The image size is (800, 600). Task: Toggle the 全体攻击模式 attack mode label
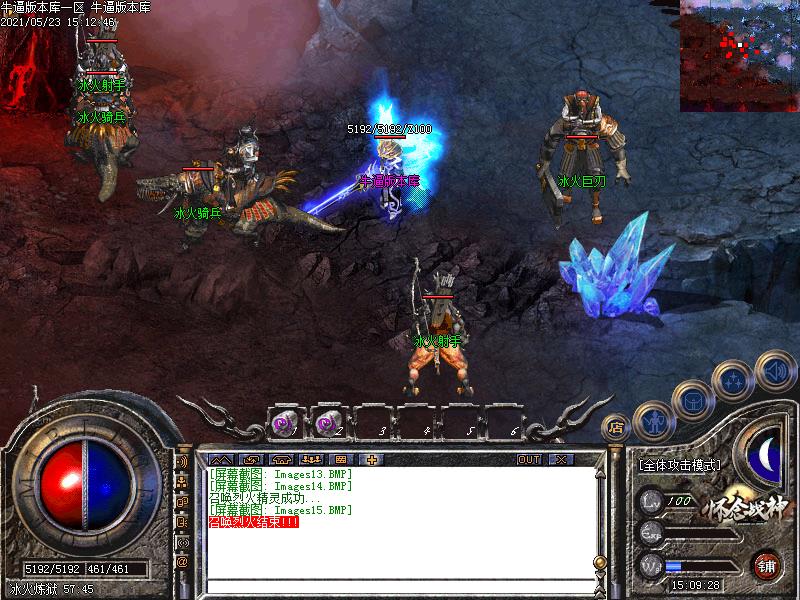tap(680, 465)
